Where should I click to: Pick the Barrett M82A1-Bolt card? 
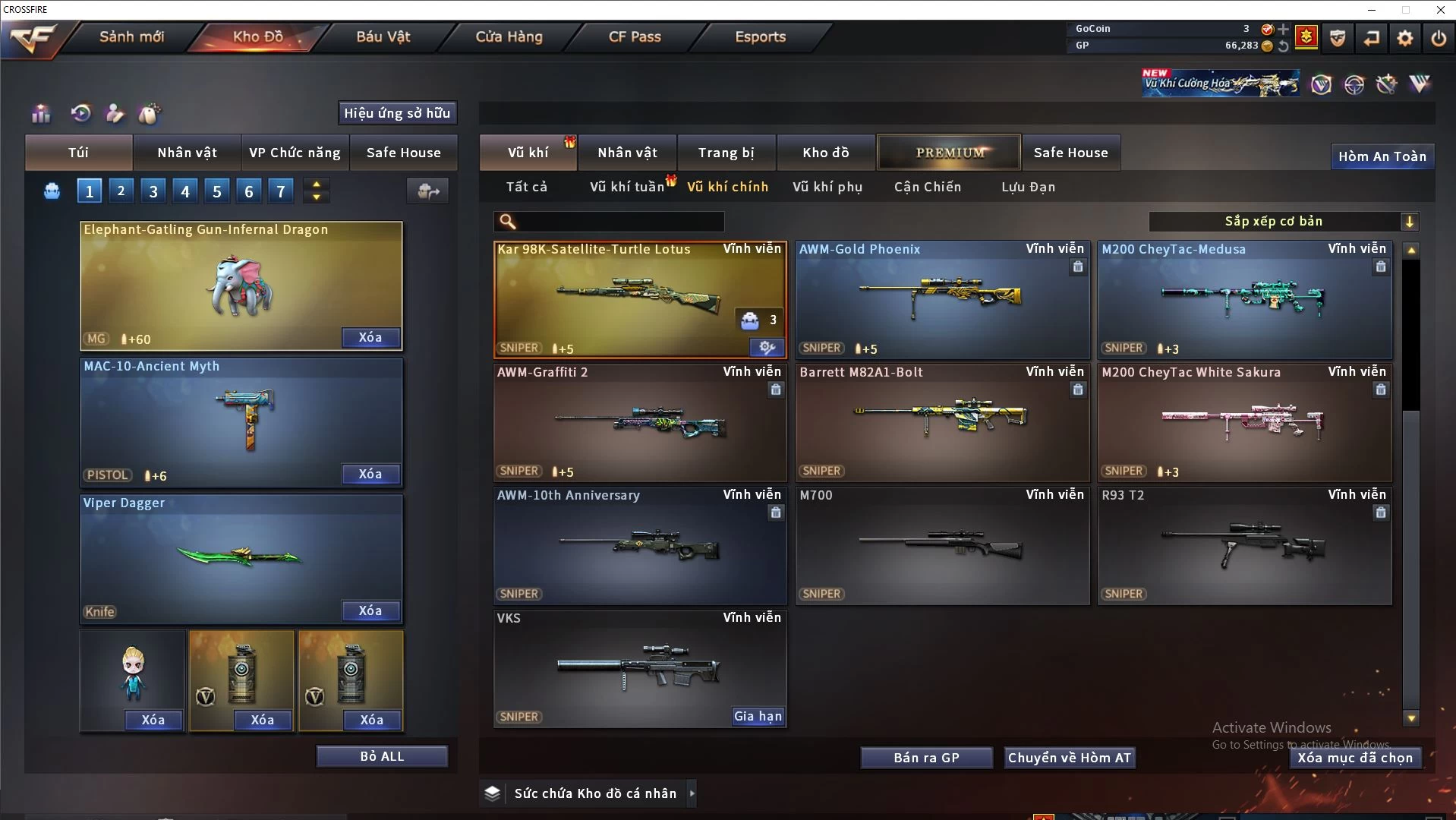941,422
